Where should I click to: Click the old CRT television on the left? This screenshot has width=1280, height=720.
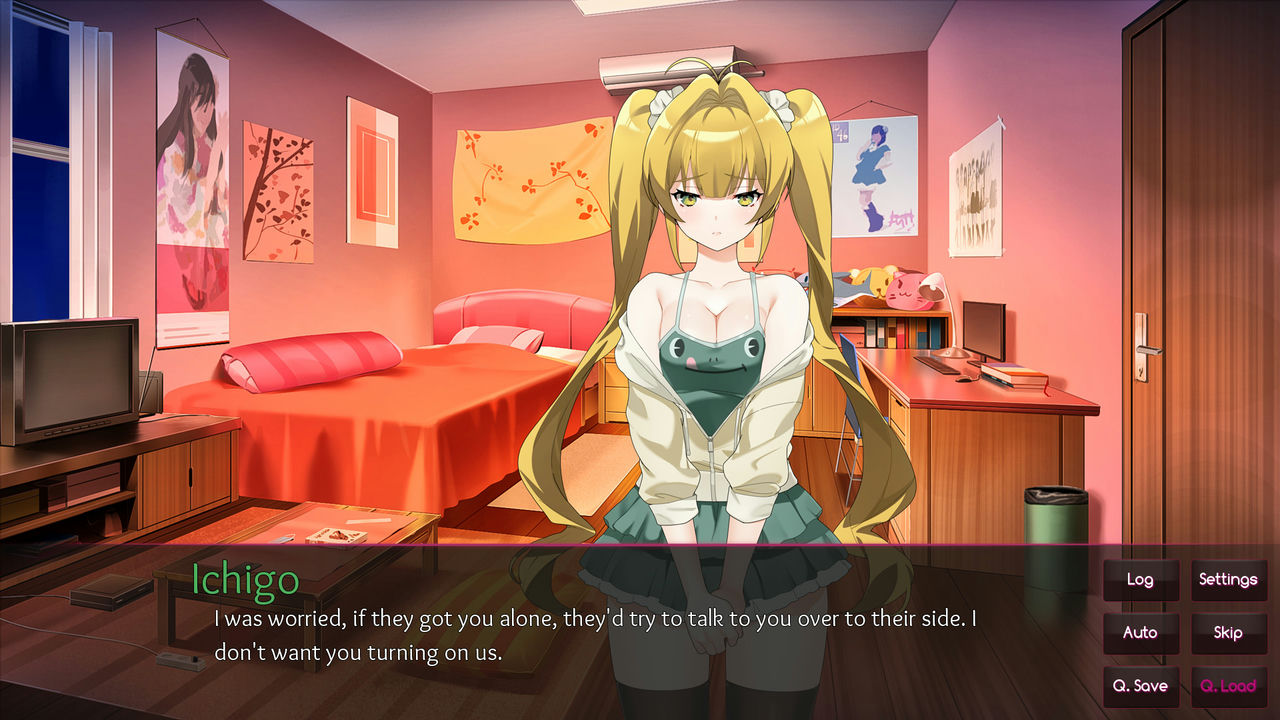tap(70, 375)
